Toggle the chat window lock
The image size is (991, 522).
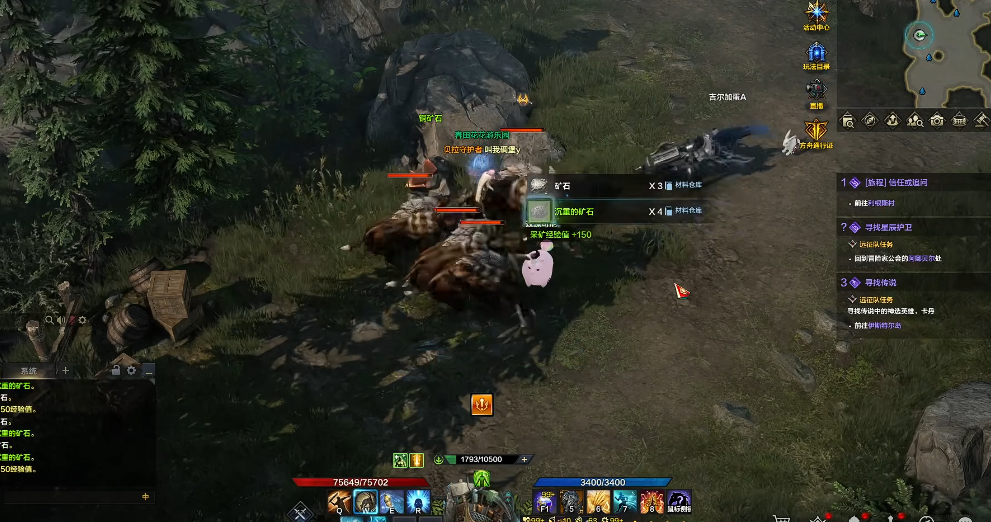[x=116, y=370]
